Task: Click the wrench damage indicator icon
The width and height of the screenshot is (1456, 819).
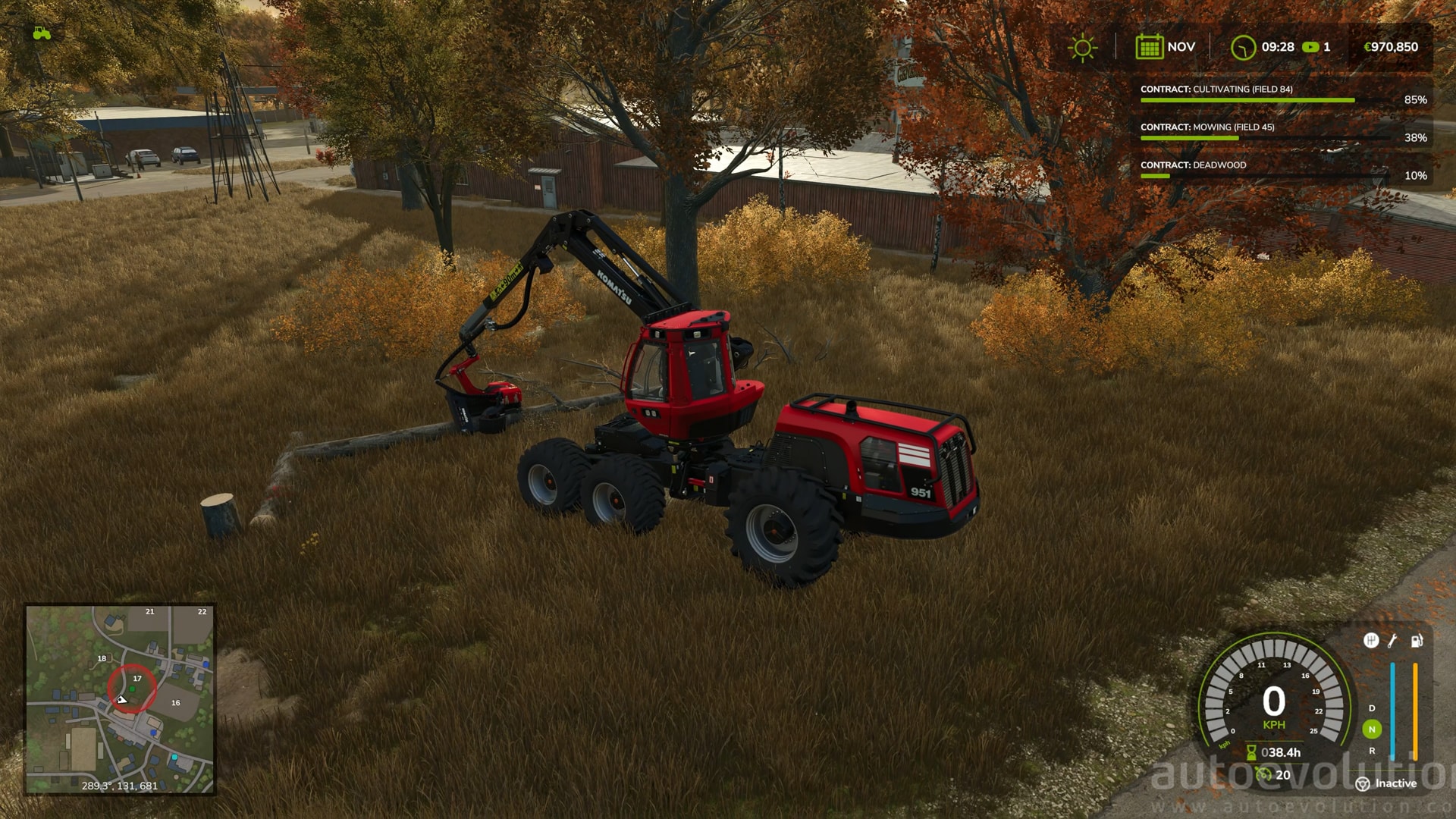Action: pyautogui.click(x=1393, y=642)
